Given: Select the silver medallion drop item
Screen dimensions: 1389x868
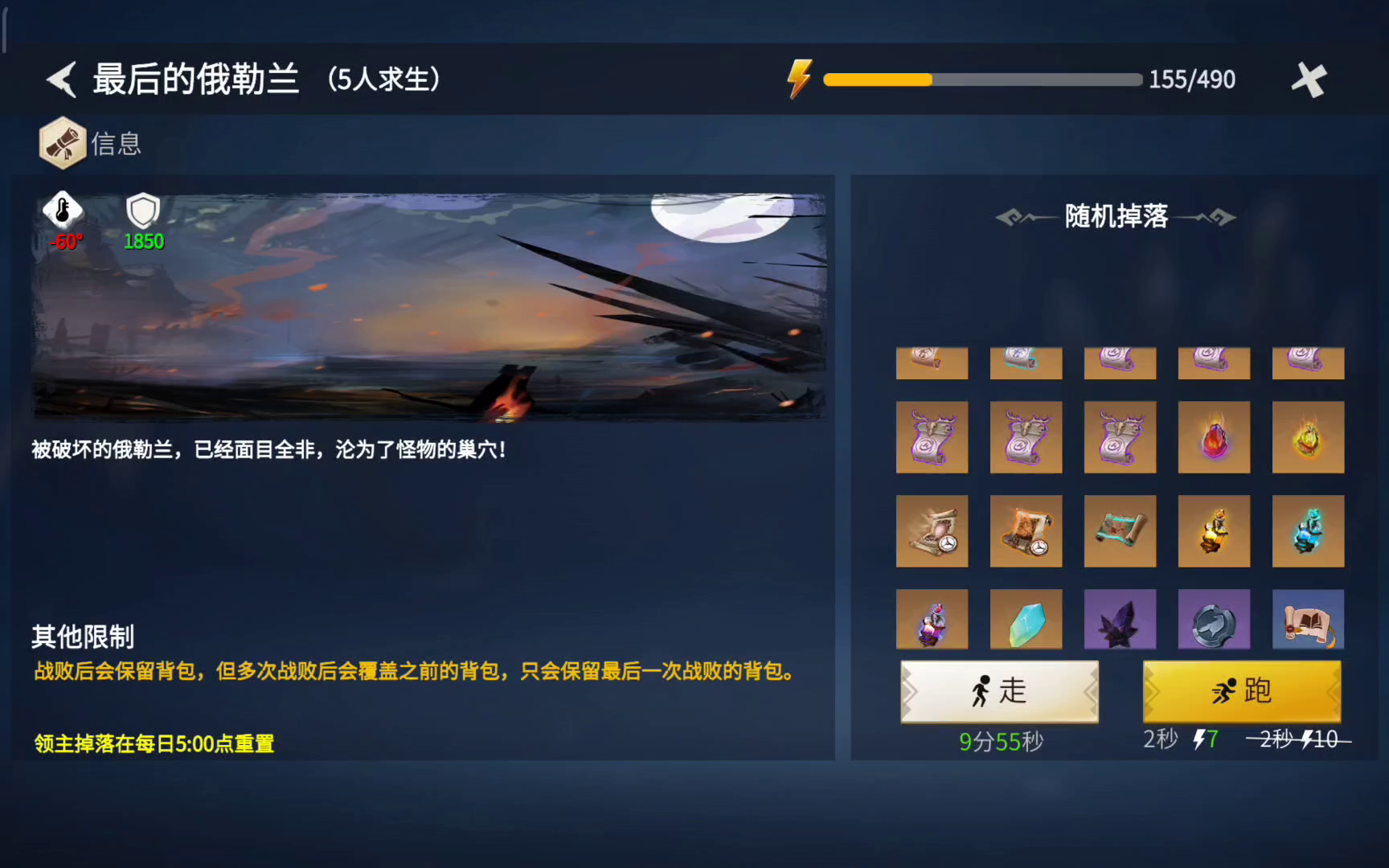Looking at the screenshot, I should click(x=1214, y=619).
